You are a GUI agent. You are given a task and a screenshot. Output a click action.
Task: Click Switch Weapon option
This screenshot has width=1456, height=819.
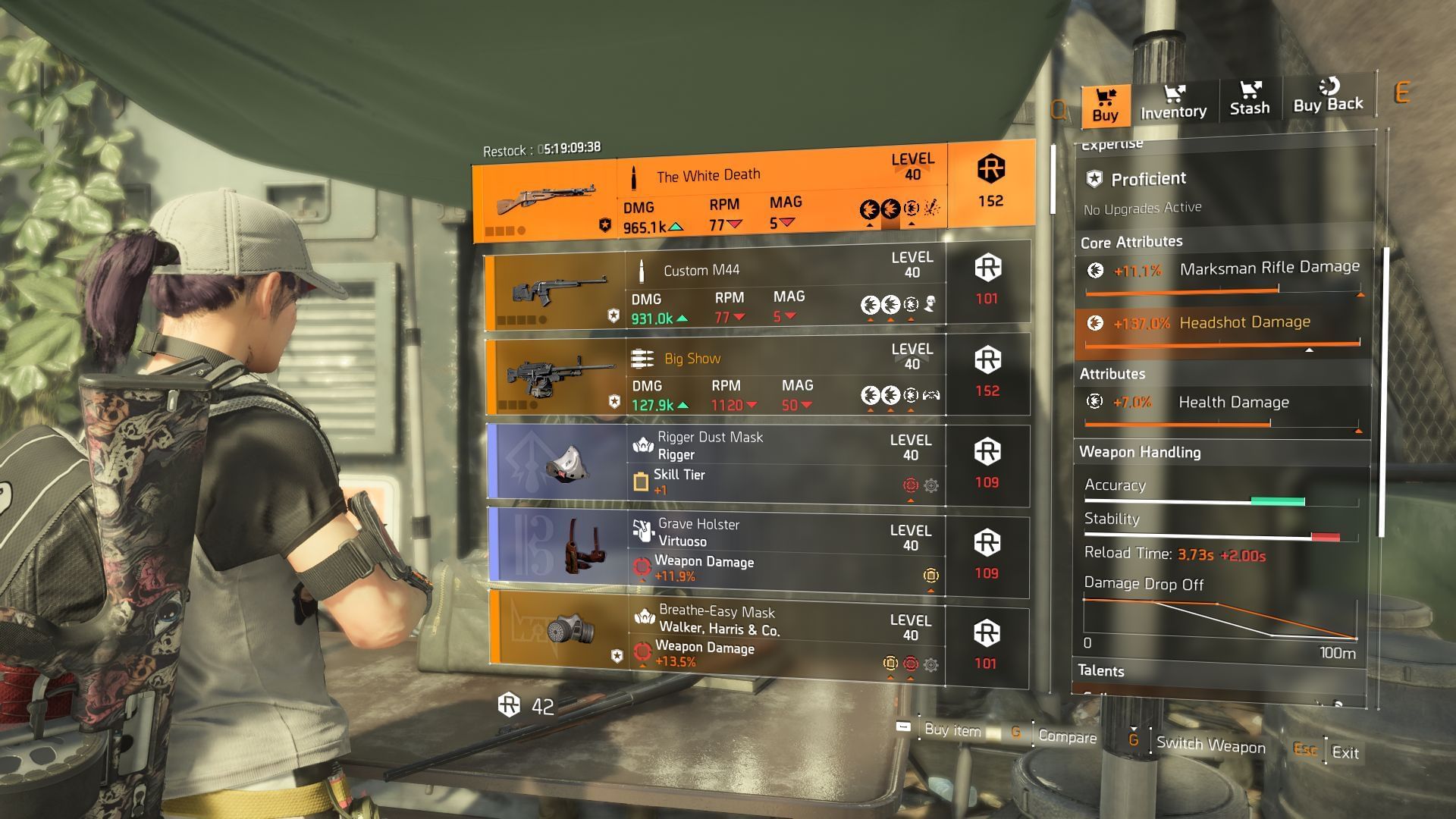point(1210,745)
